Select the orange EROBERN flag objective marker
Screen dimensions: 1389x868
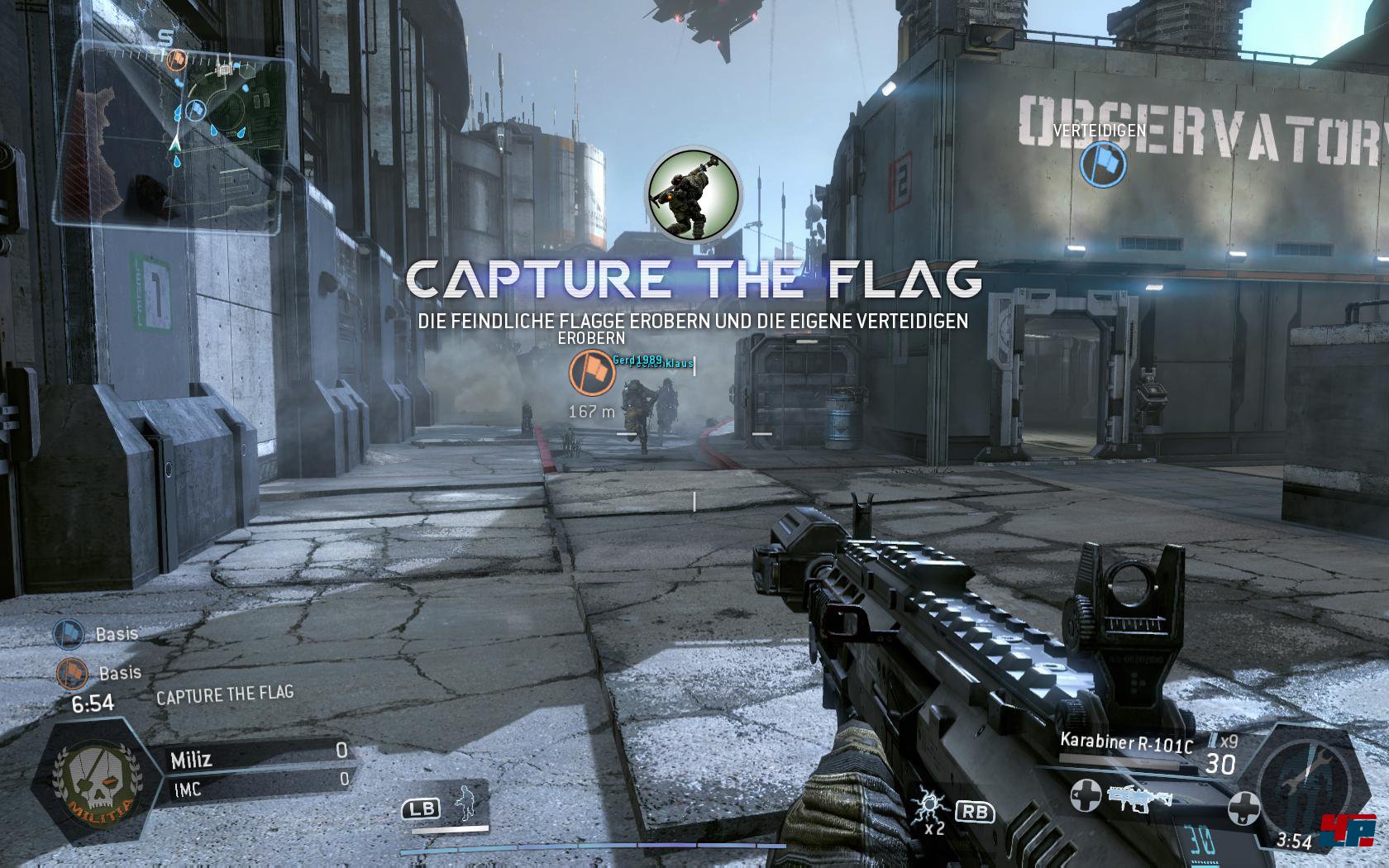(x=592, y=373)
